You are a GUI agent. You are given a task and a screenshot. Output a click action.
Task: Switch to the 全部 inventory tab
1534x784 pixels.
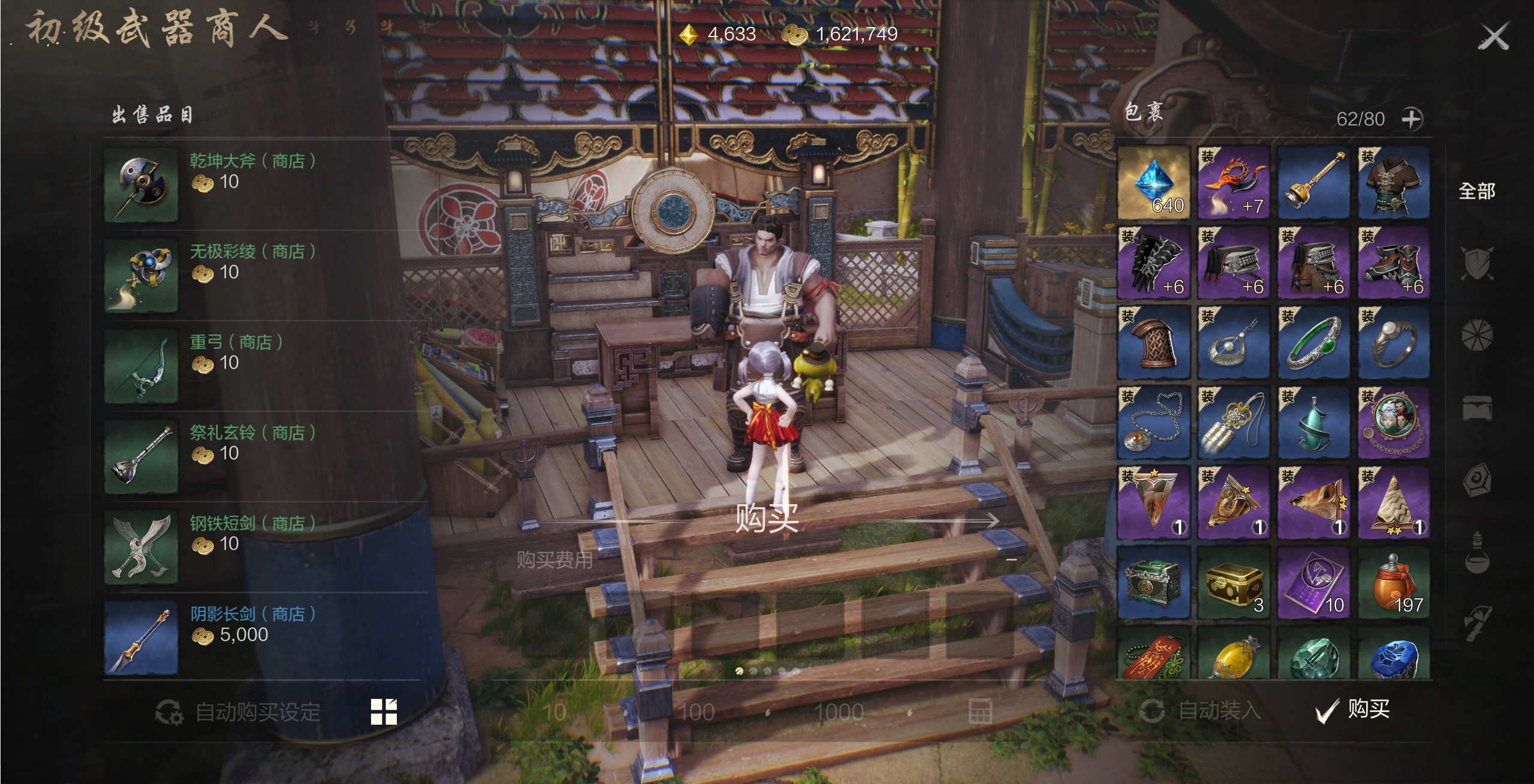pos(1476,192)
